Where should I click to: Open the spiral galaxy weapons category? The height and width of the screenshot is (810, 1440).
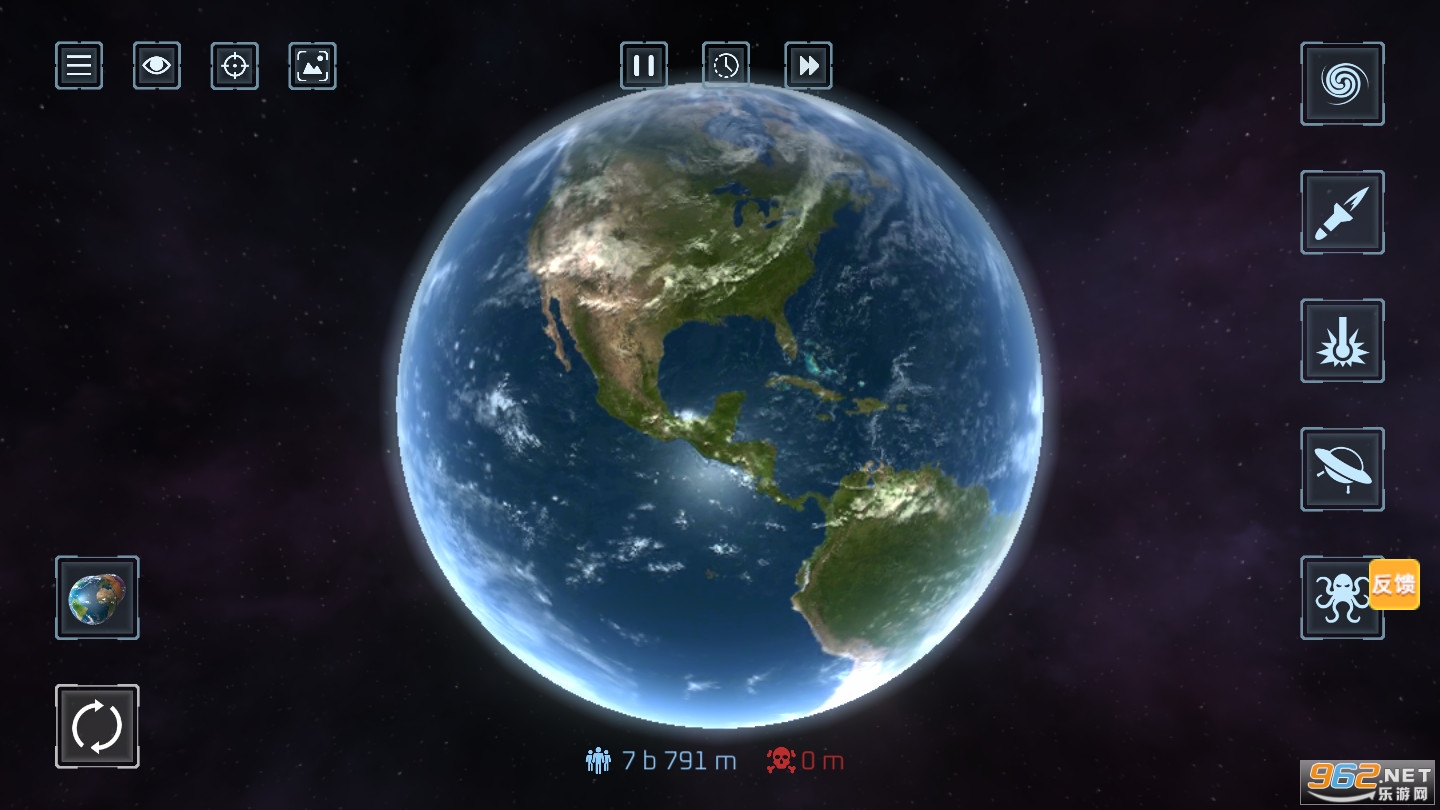pos(1342,84)
